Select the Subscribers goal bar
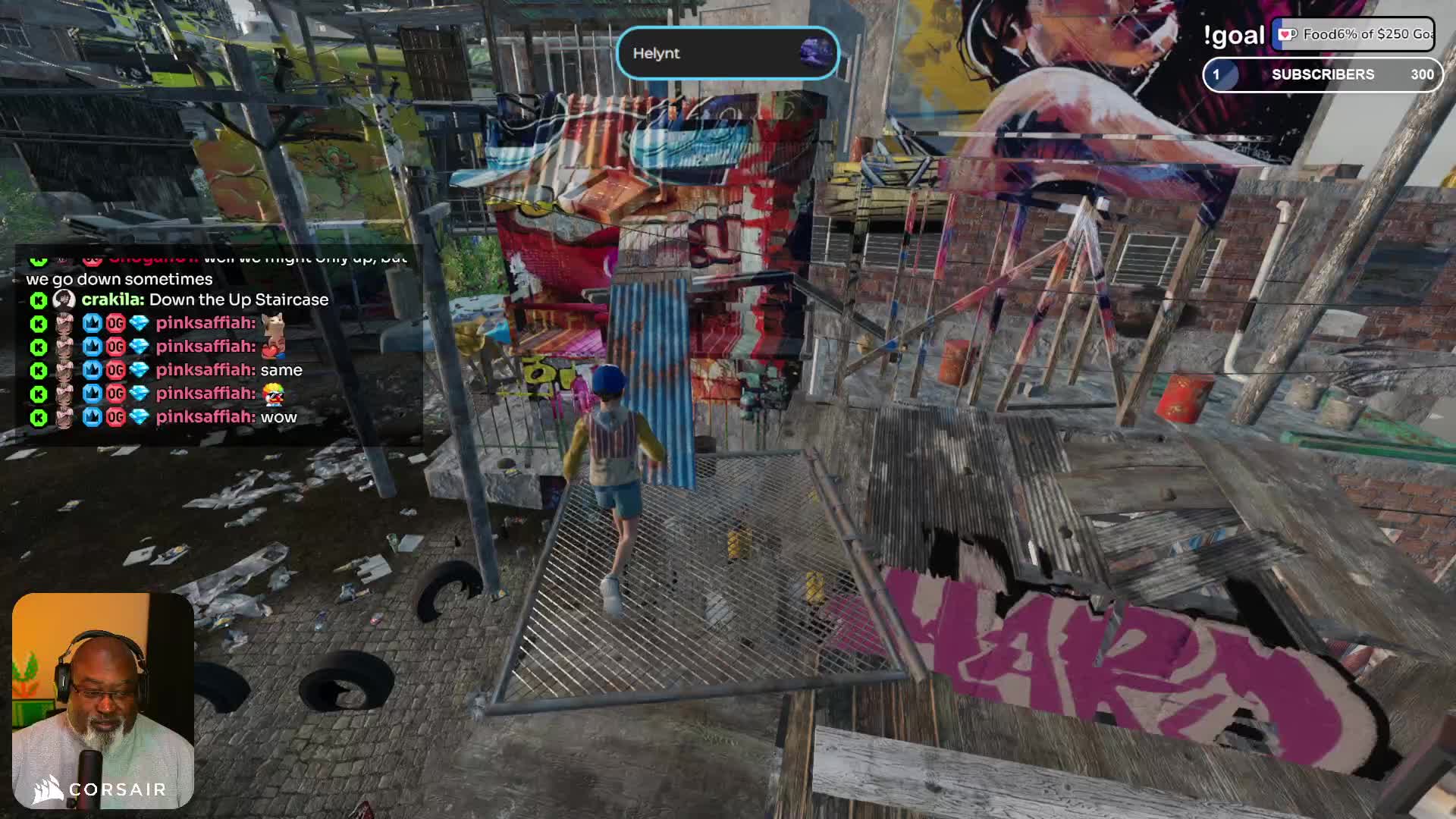Viewport: 1456px width, 819px height. (1323, 74)
